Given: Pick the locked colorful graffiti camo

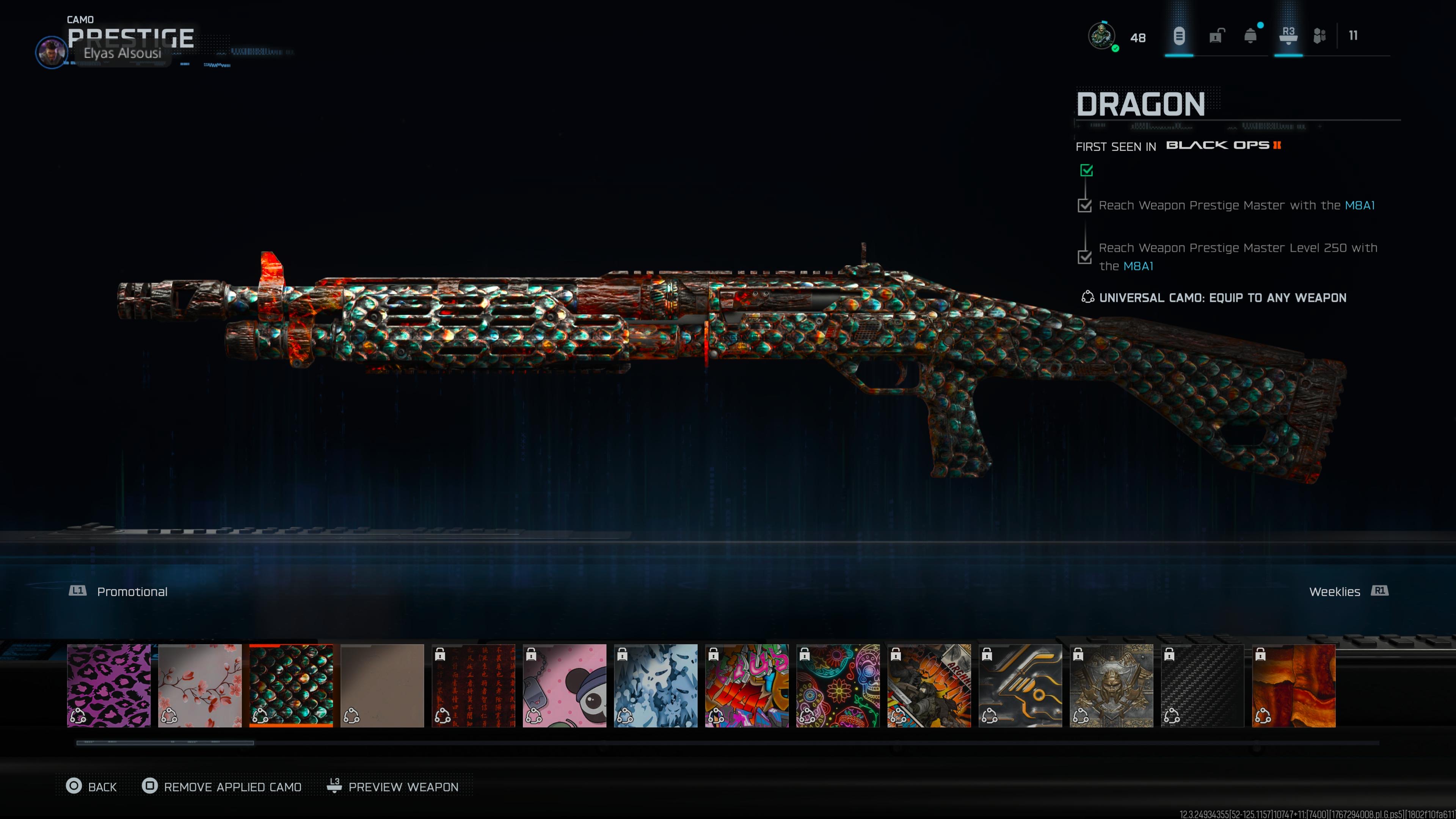Looking at the screenshot, I should (x=747, y=685).
